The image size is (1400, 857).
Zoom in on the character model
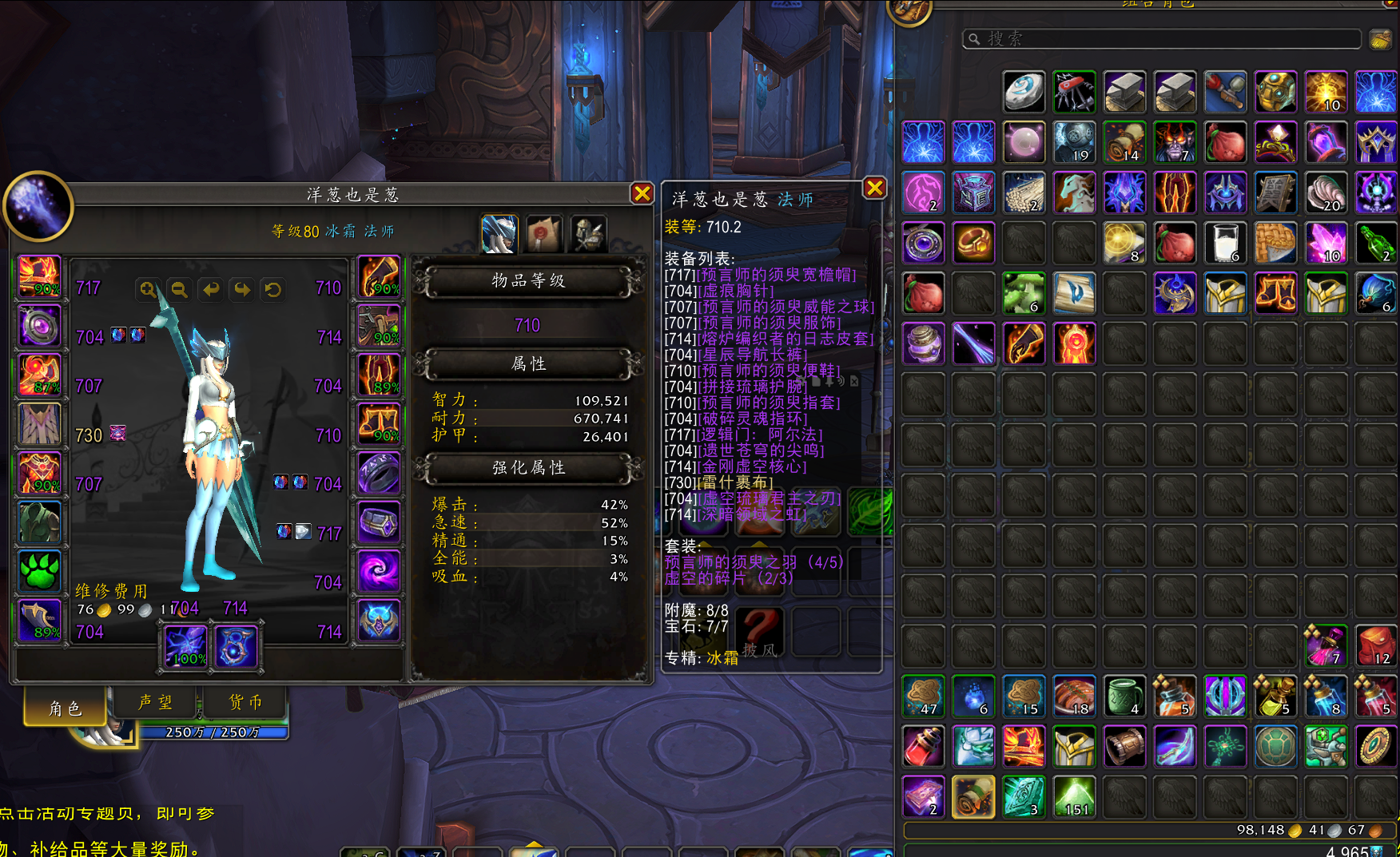tap(148, 289)
